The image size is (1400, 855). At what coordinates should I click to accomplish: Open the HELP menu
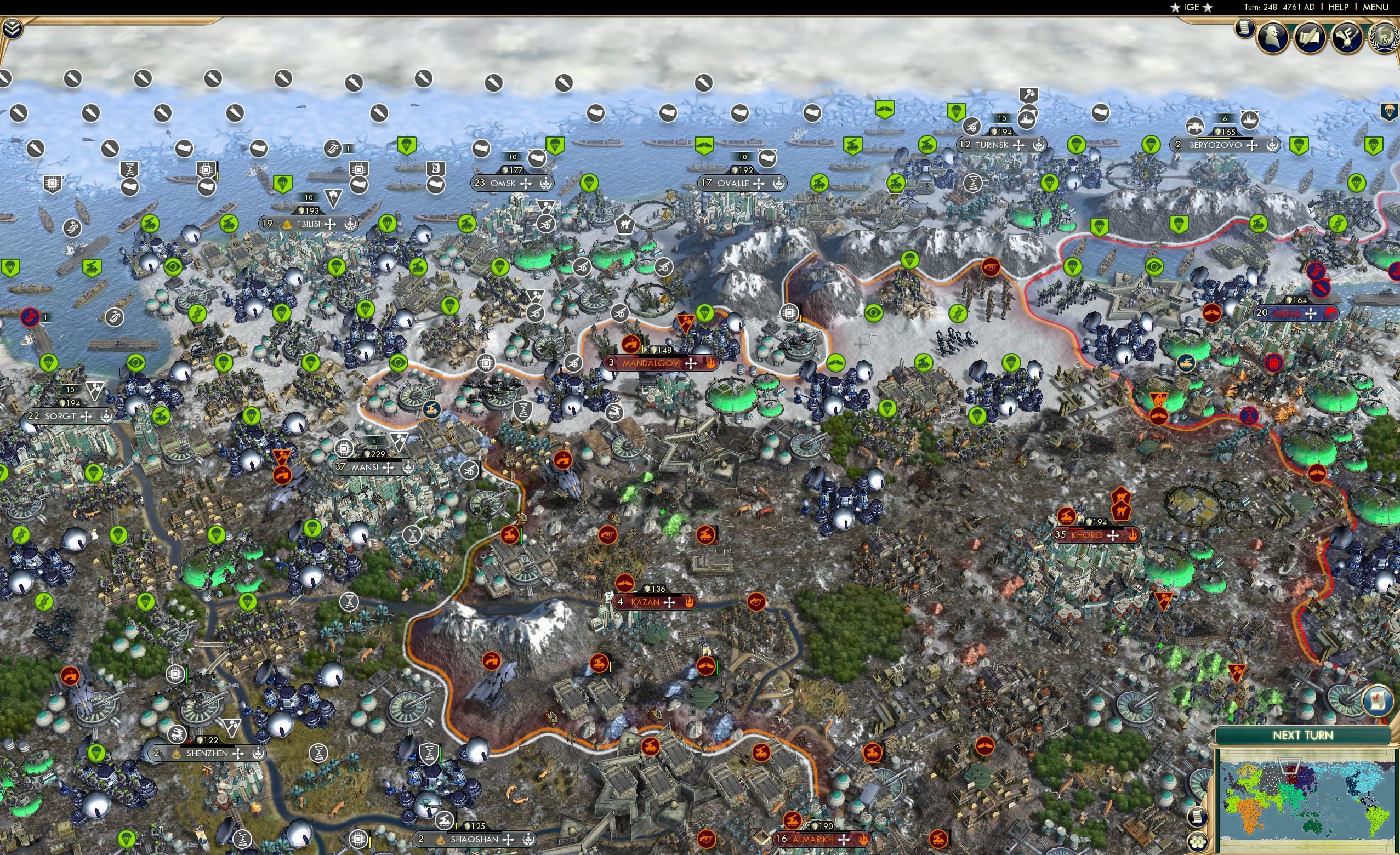click(1339, 7)
